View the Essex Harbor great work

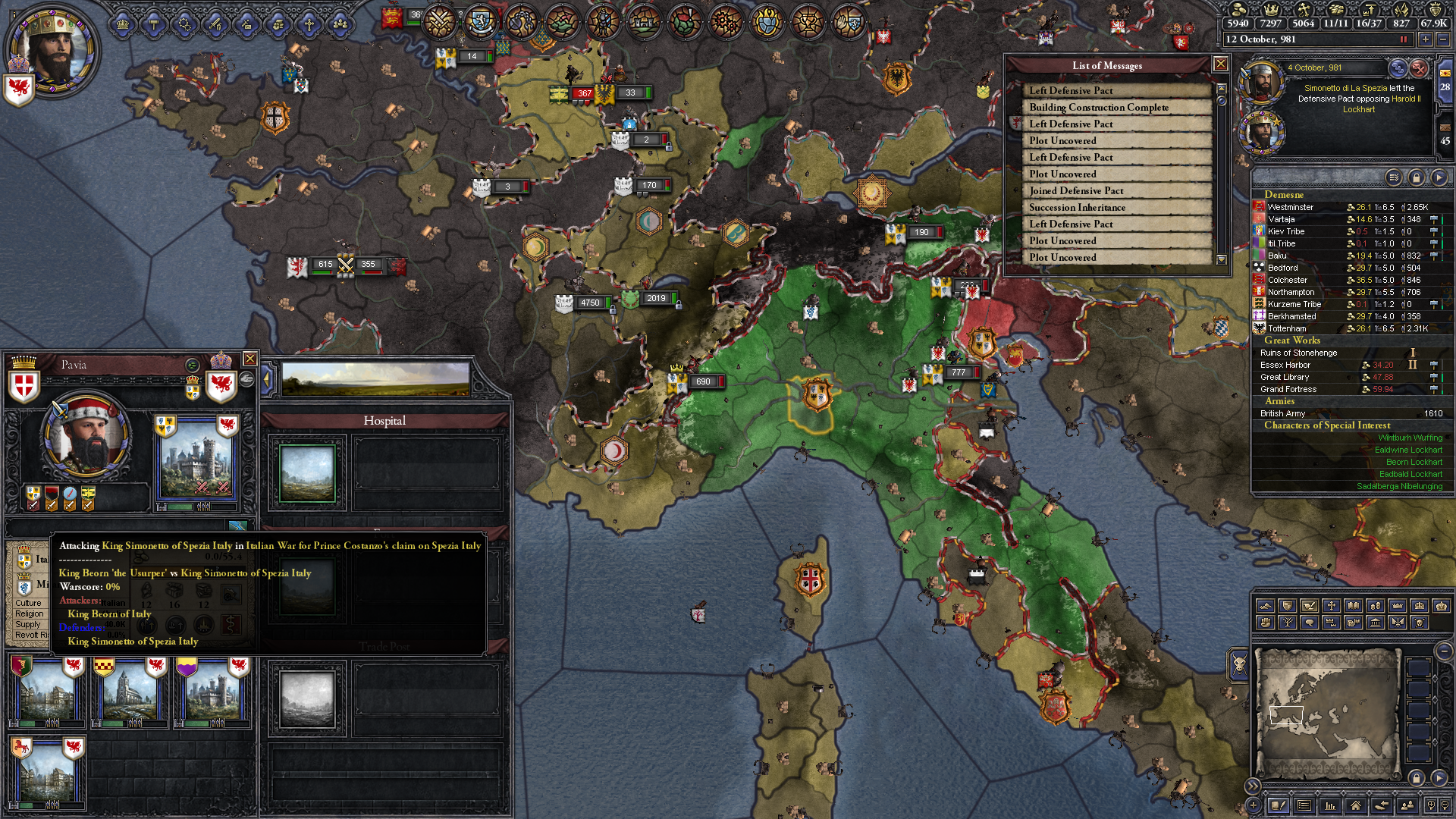(1285, 365)
